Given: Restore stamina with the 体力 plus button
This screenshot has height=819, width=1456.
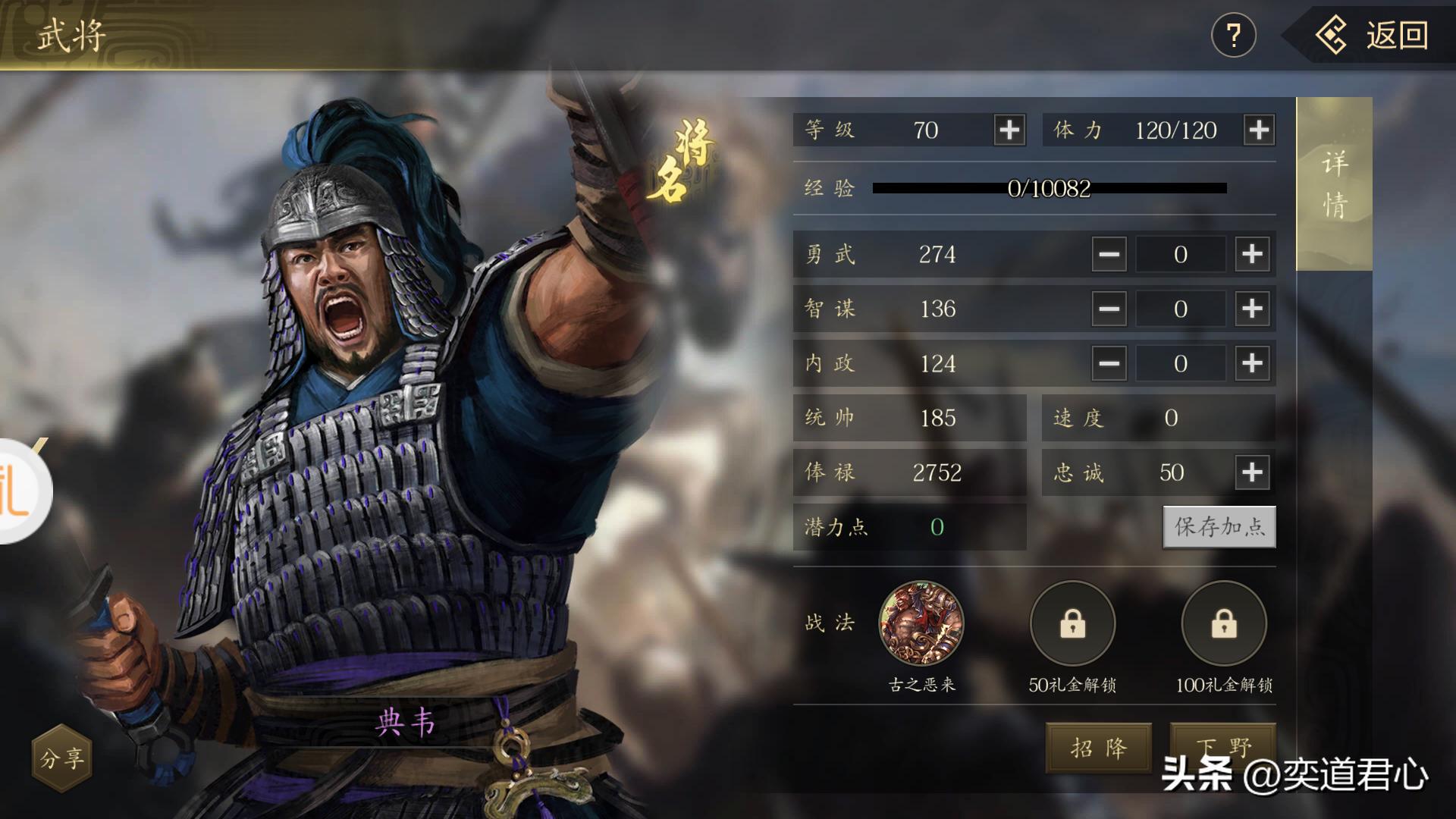Looking at the screenshot, I should click(x=1259, y=130).
